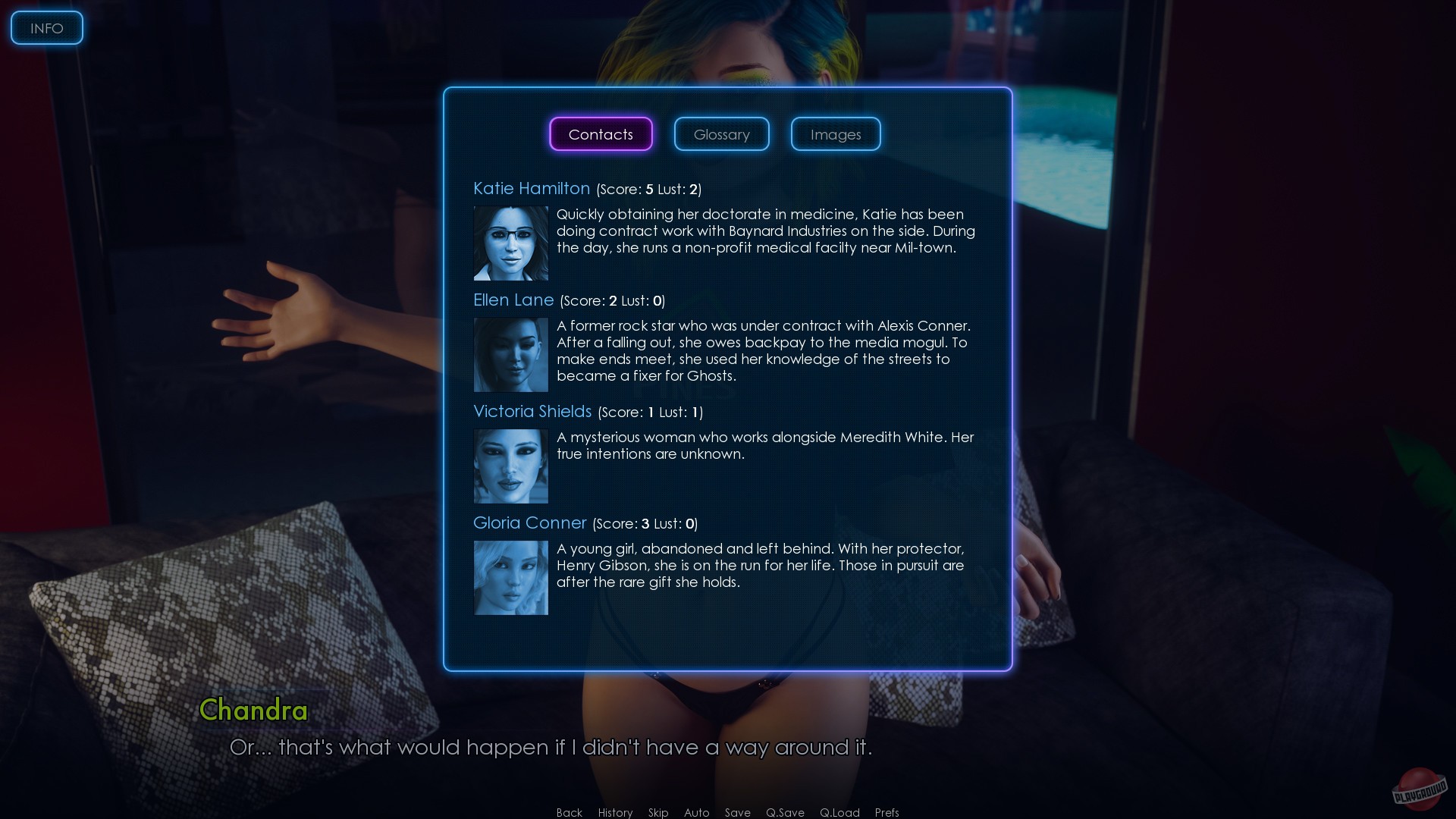
Task: Click Victoria Shields' portrait
Action: 510,466
